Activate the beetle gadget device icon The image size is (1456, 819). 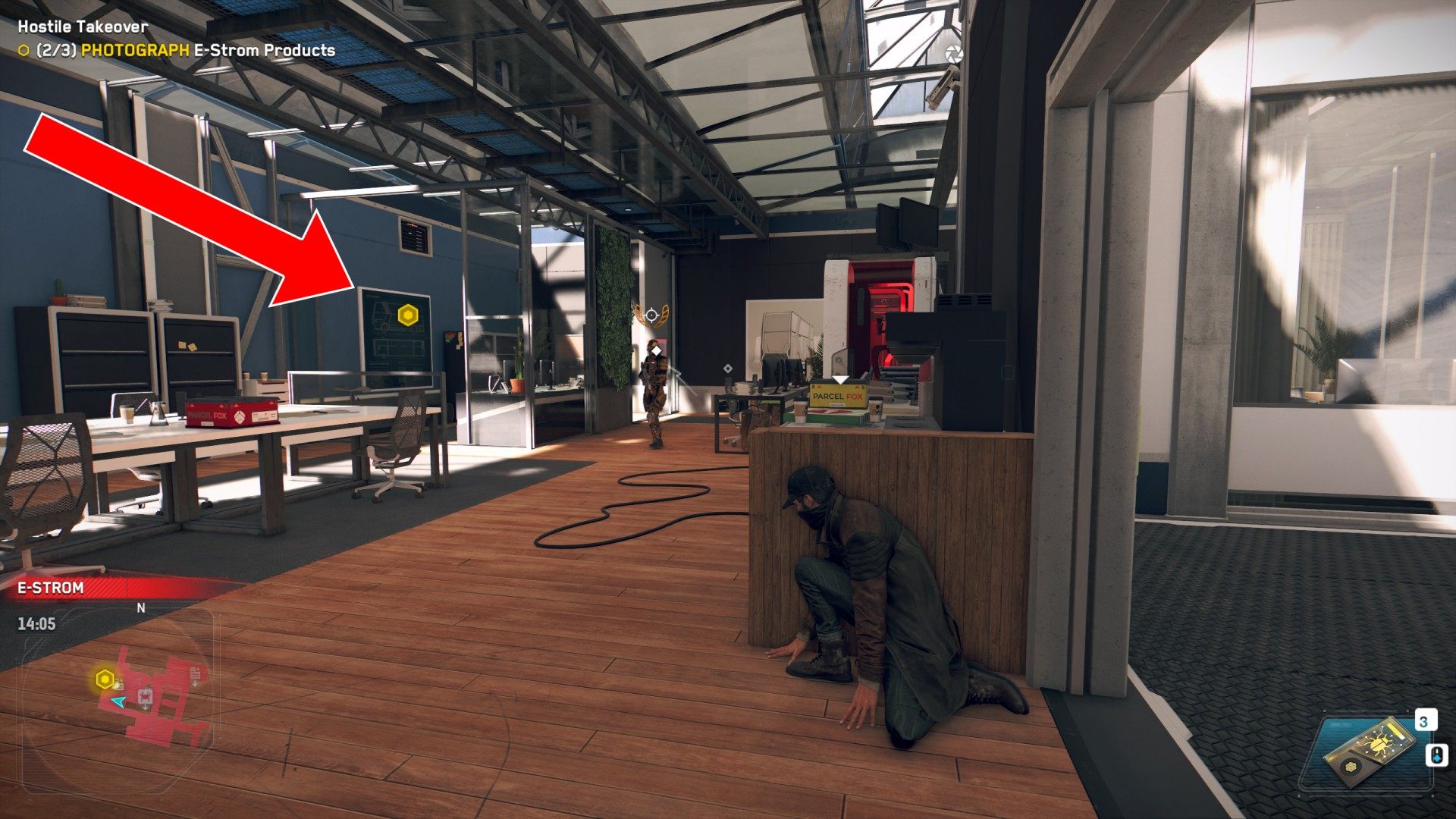pos(1370,752)
